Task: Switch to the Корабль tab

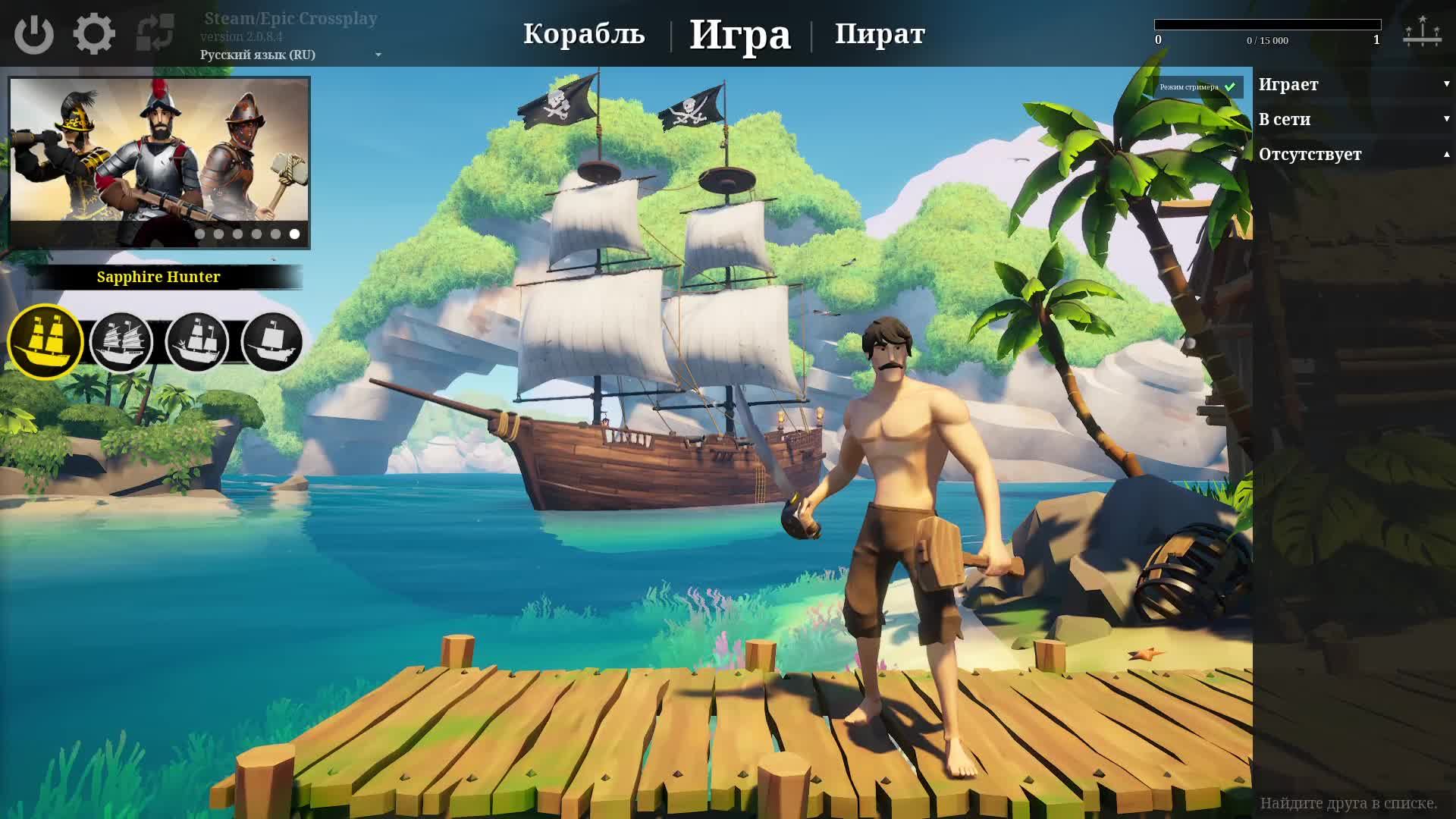Action: coord(585,33)
